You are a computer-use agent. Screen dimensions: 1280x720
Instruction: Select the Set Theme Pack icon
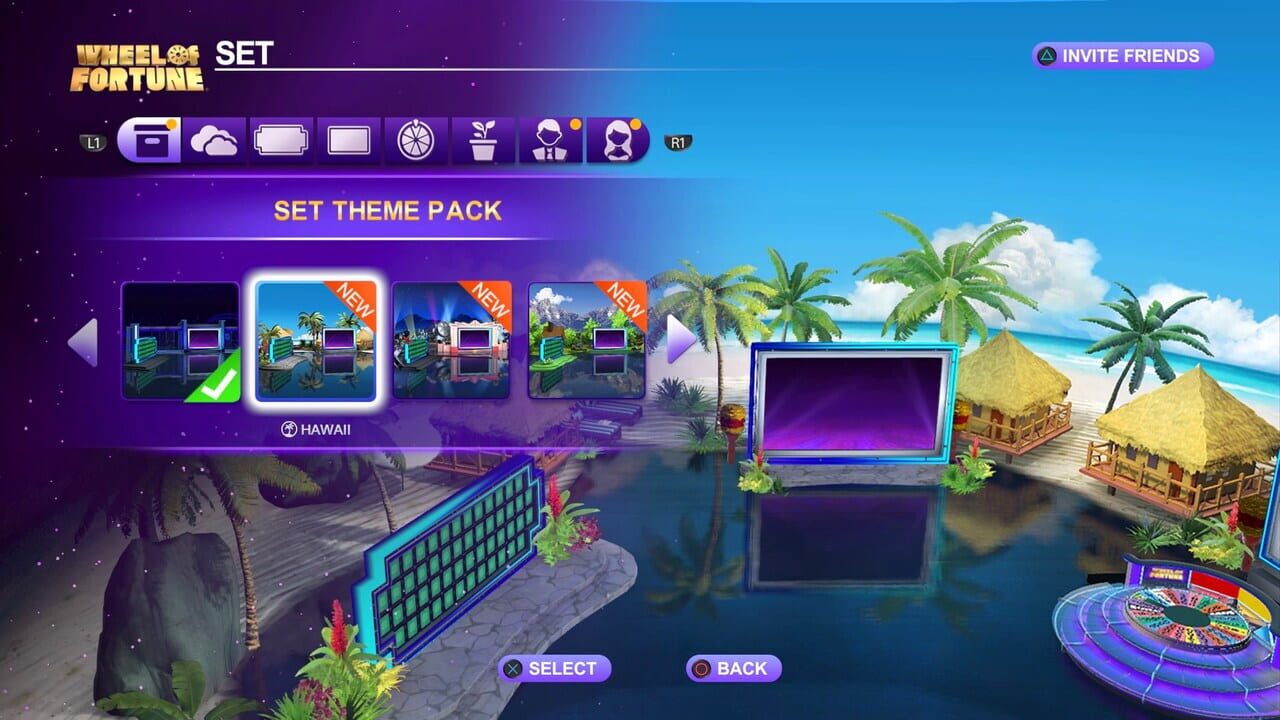coord(150,140)
